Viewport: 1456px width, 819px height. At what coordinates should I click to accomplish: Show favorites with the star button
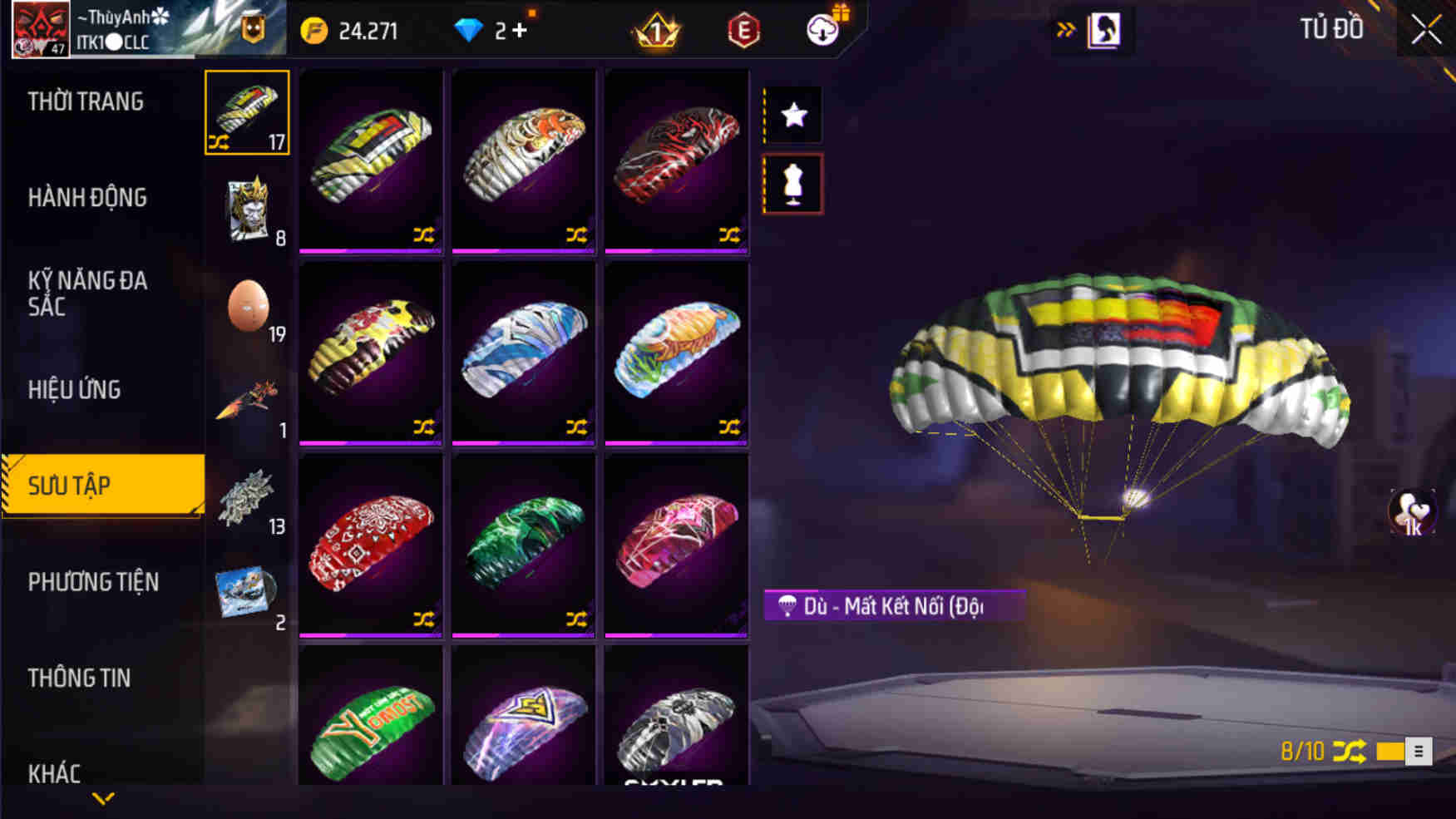tap(793, 115)
